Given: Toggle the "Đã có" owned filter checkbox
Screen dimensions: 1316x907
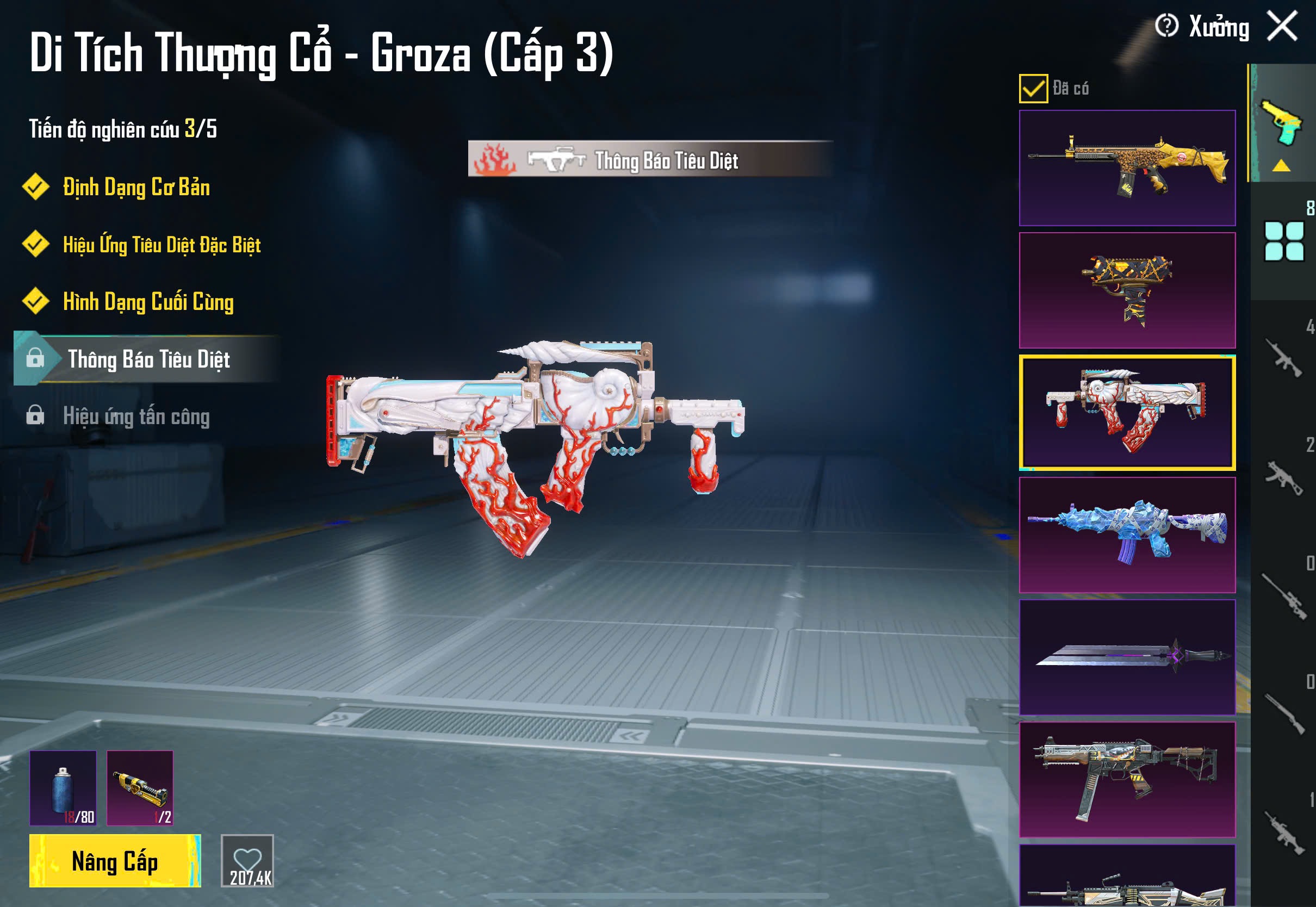Looking at the screenshot, I should pos(1033,89).
